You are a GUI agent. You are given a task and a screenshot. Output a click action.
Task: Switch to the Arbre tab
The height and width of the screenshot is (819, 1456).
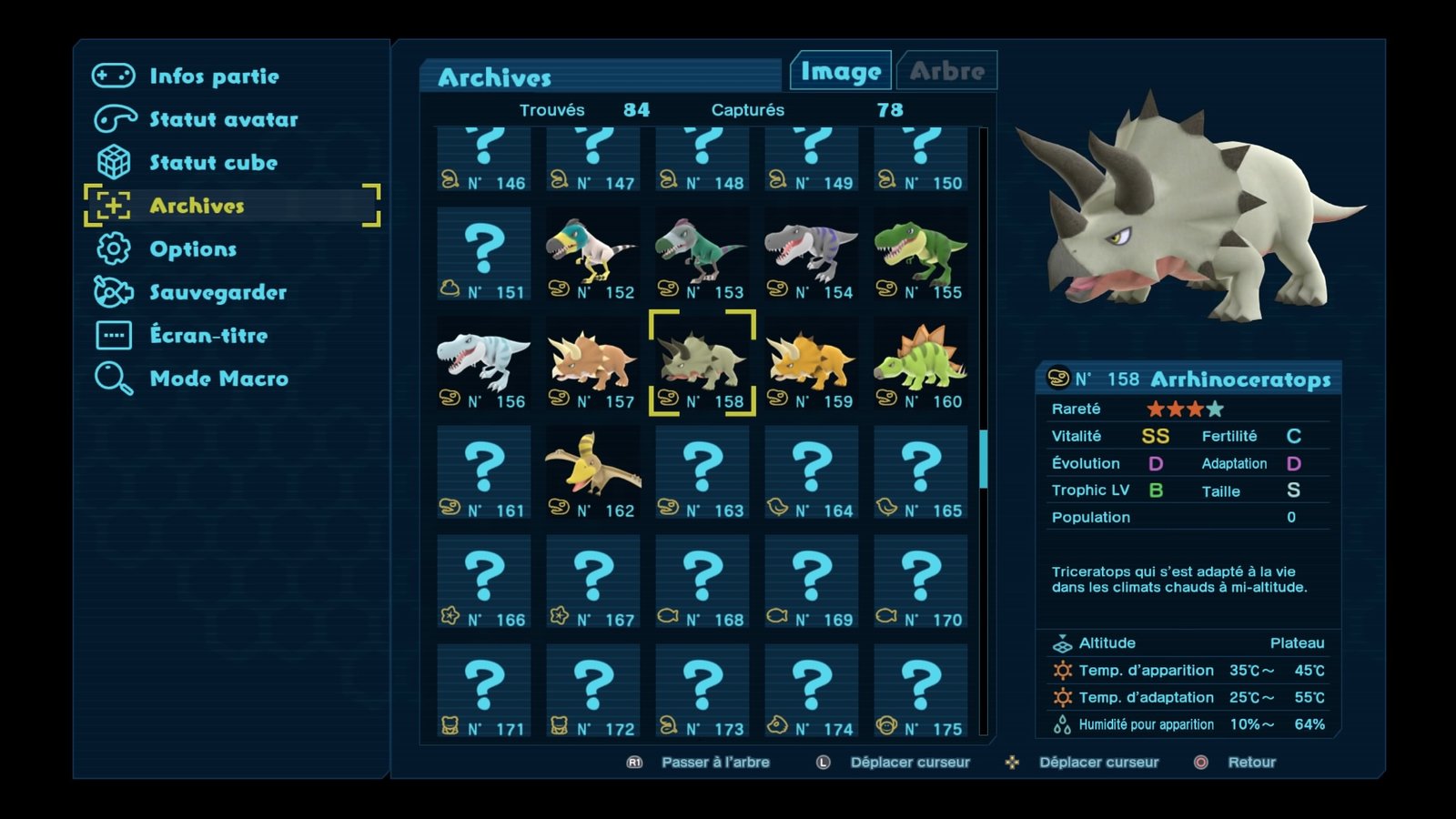click(x=946, y=71)
